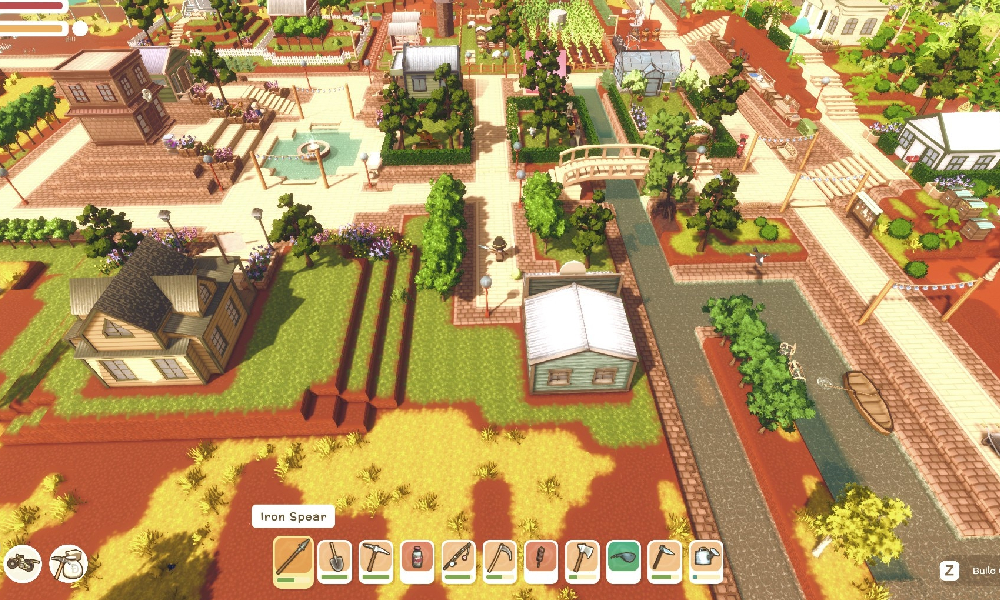Choose the hoe in the hotbar
Screen dimensions: 1000x600
point(664,560)
